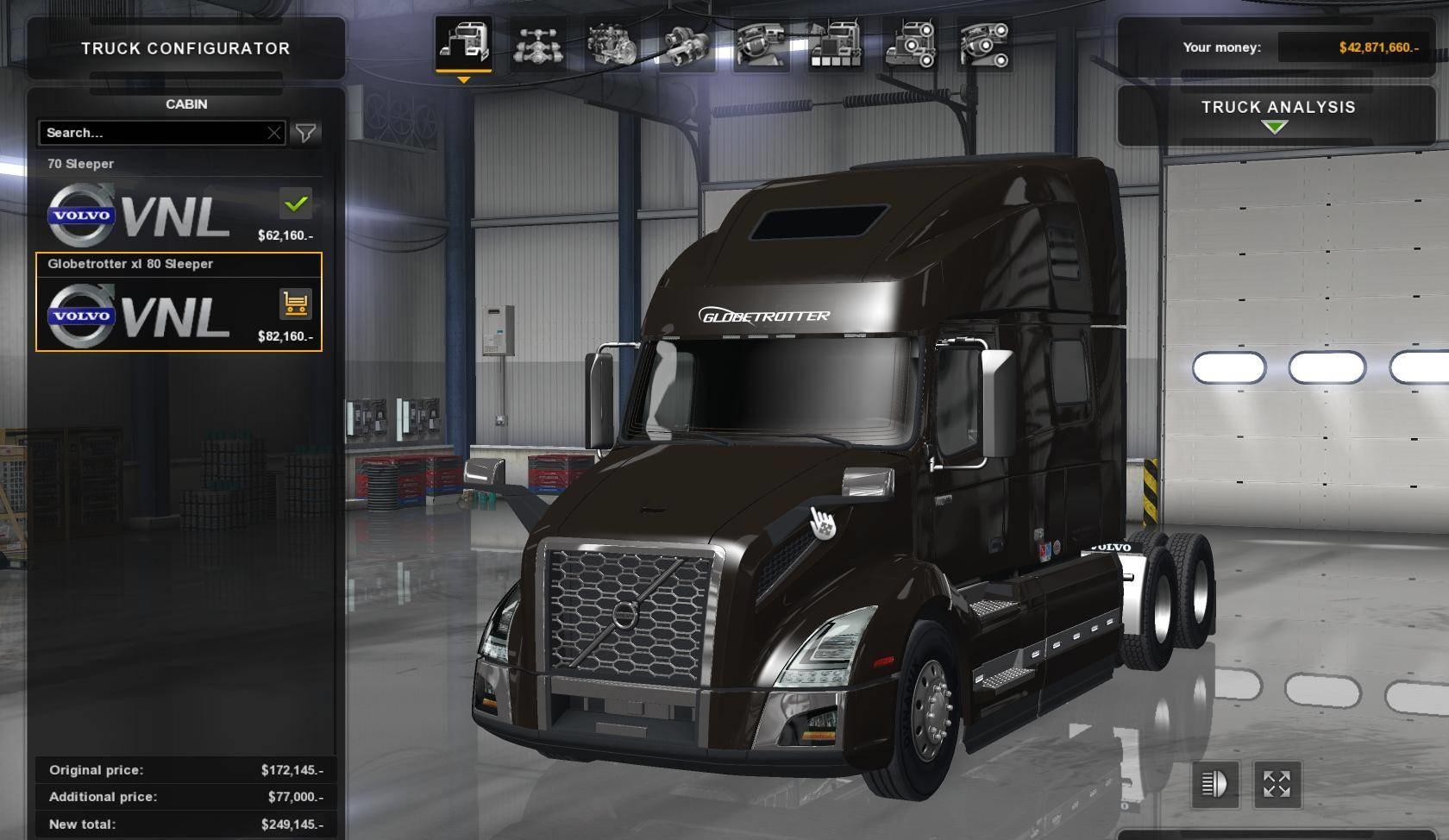Click the cabin search field
The width and height of the screenshot is (1449, 840).
[x=151, y=133]
